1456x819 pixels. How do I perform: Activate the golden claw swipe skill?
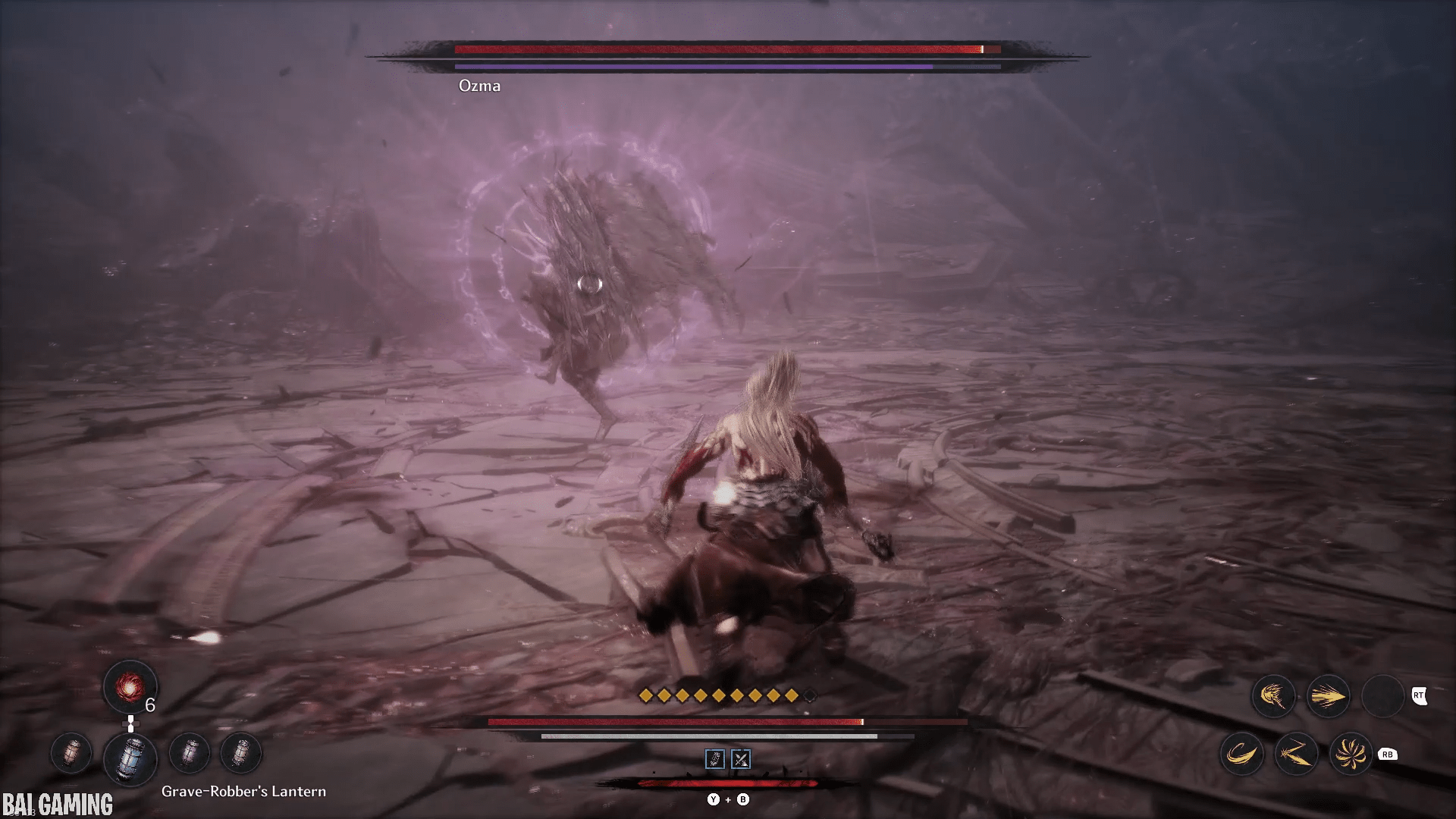pyautogui.click(x=1273, y=696)
